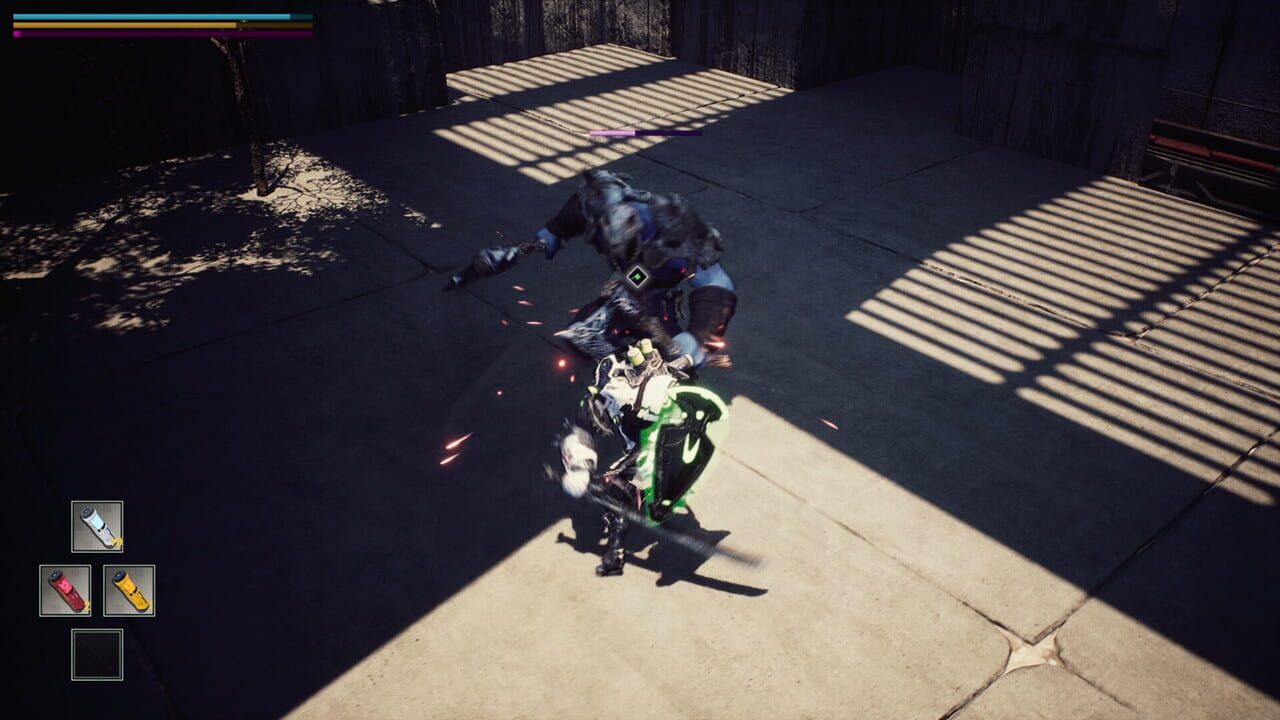
Task: Click the quantity badge on the red canister
Action: click(87, 605)
